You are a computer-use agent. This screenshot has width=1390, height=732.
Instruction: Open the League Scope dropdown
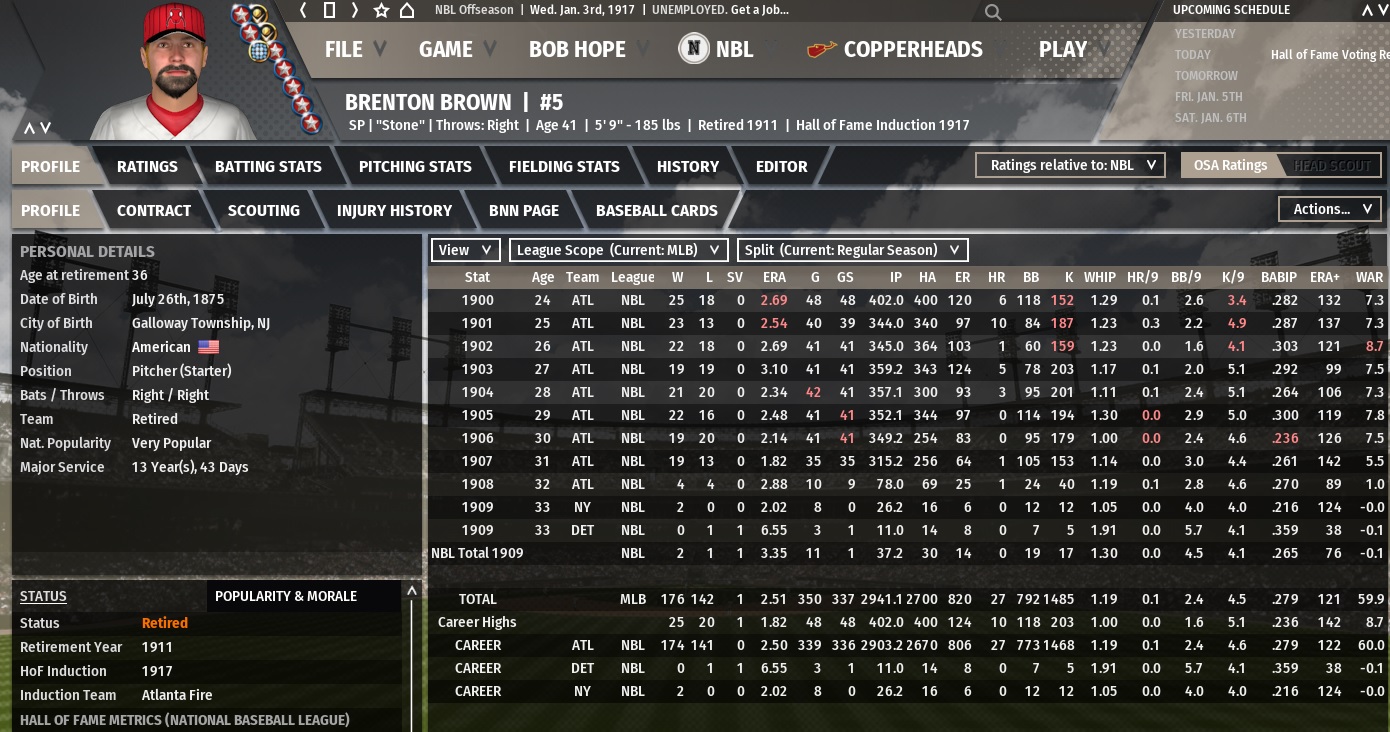618,250
